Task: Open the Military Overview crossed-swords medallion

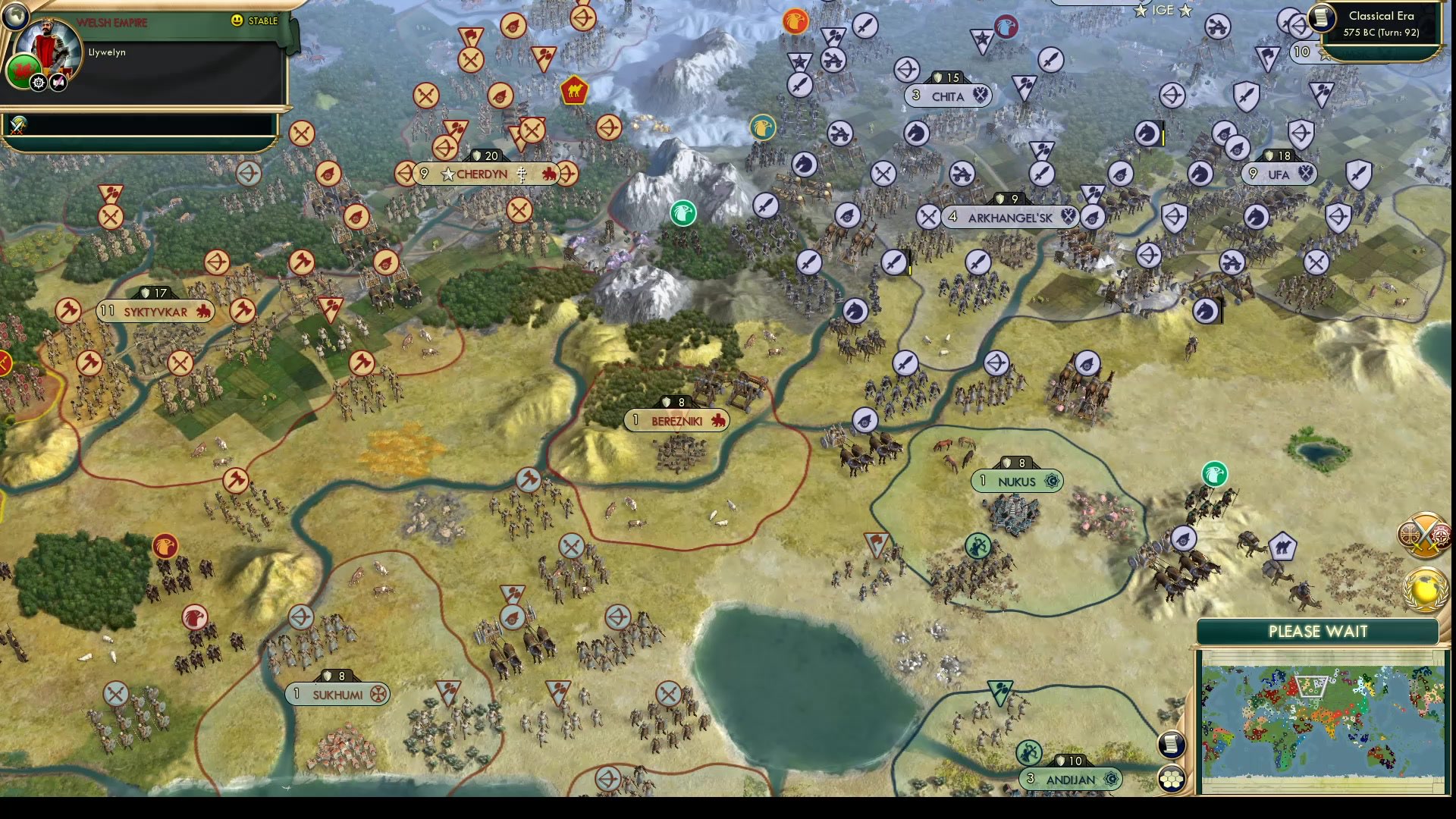Action: [x=1424, y=535]
